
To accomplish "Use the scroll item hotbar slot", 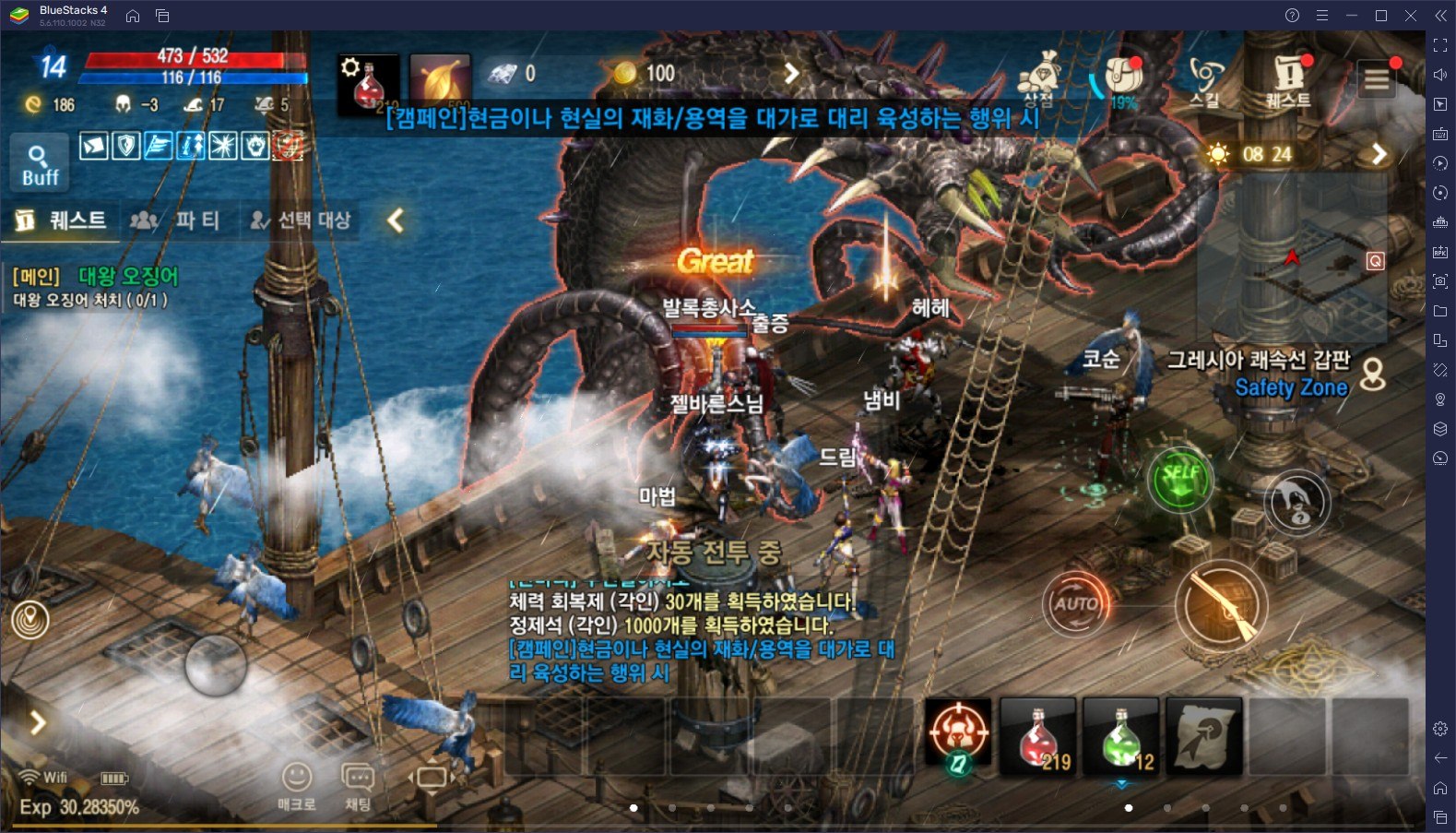I will (1204, 735).
